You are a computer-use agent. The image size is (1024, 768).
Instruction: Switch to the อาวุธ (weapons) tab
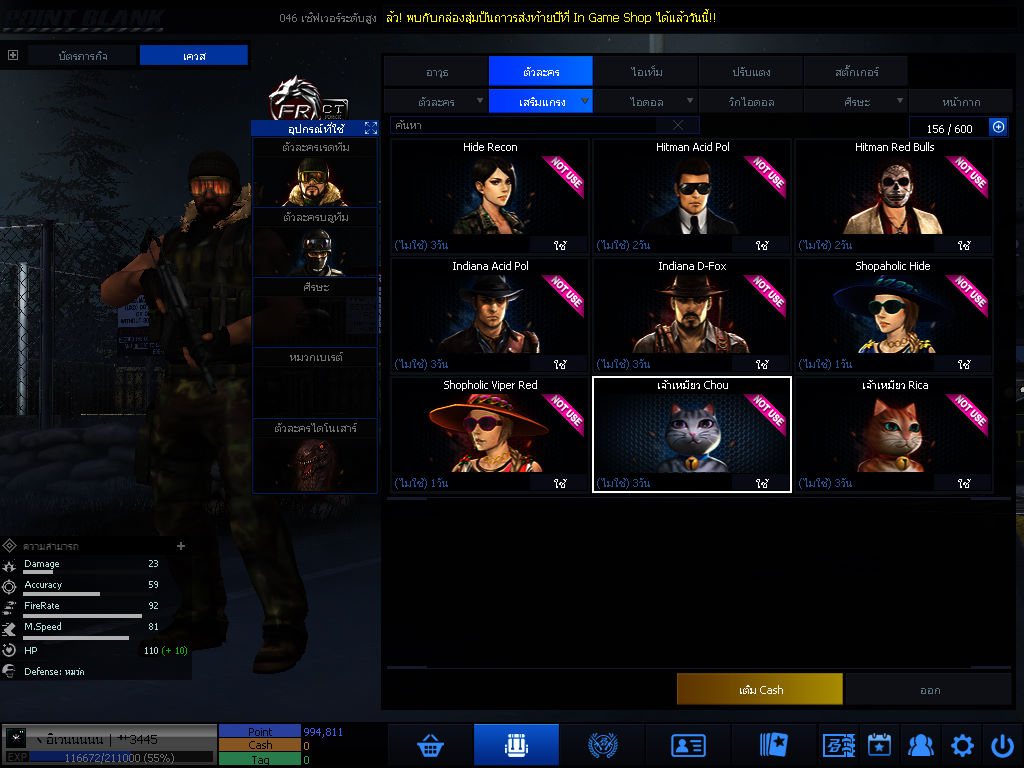(x=436, y=72)
